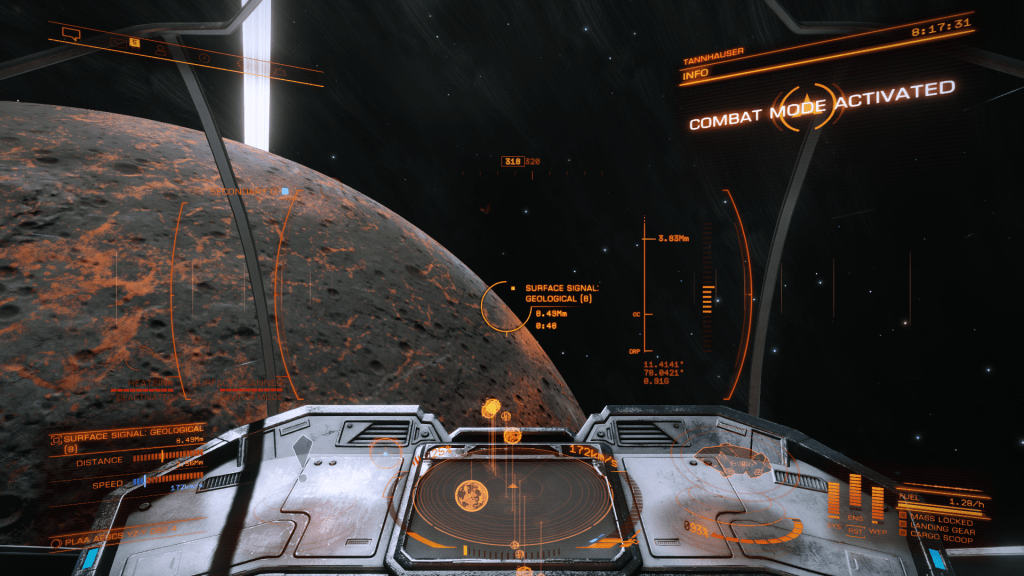Toggle the Landing Gear indicator
This screenshot has height=576, width=1024.
pyautogui.click(x=940, y=527)
